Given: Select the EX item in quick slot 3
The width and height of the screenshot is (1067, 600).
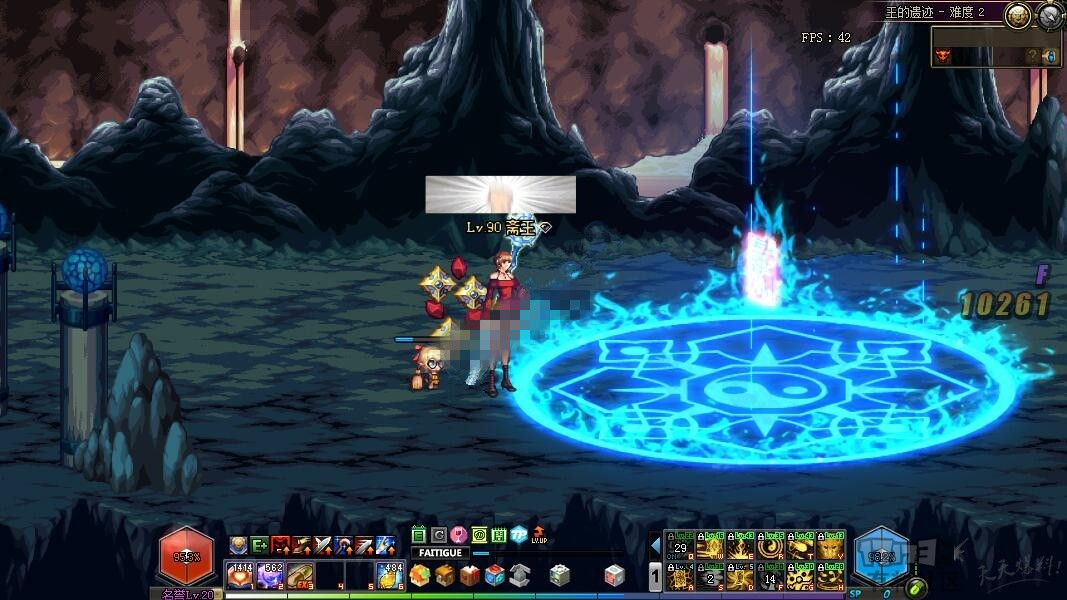Looking at the screenshot, I should (300, 575).
